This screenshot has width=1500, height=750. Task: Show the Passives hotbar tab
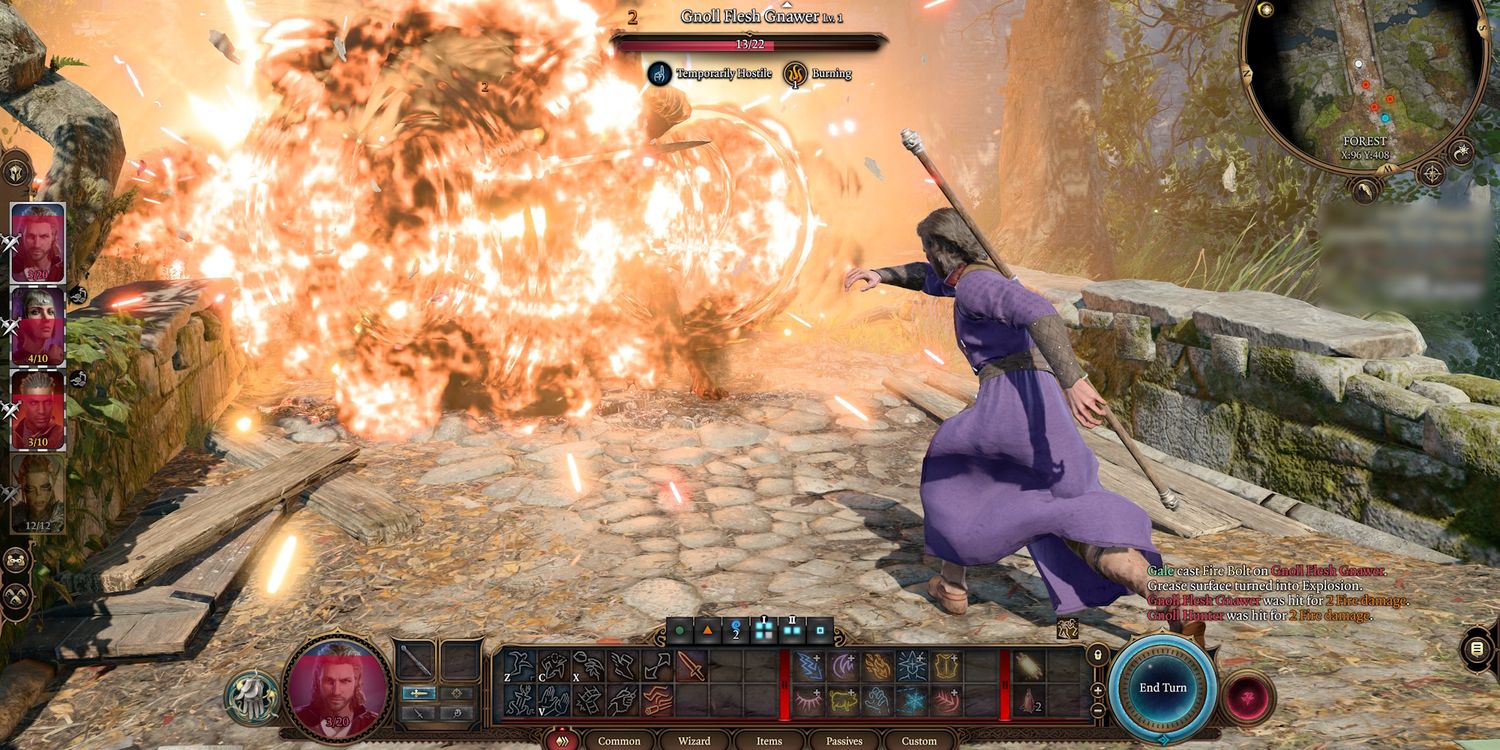(x=844, y=741)
